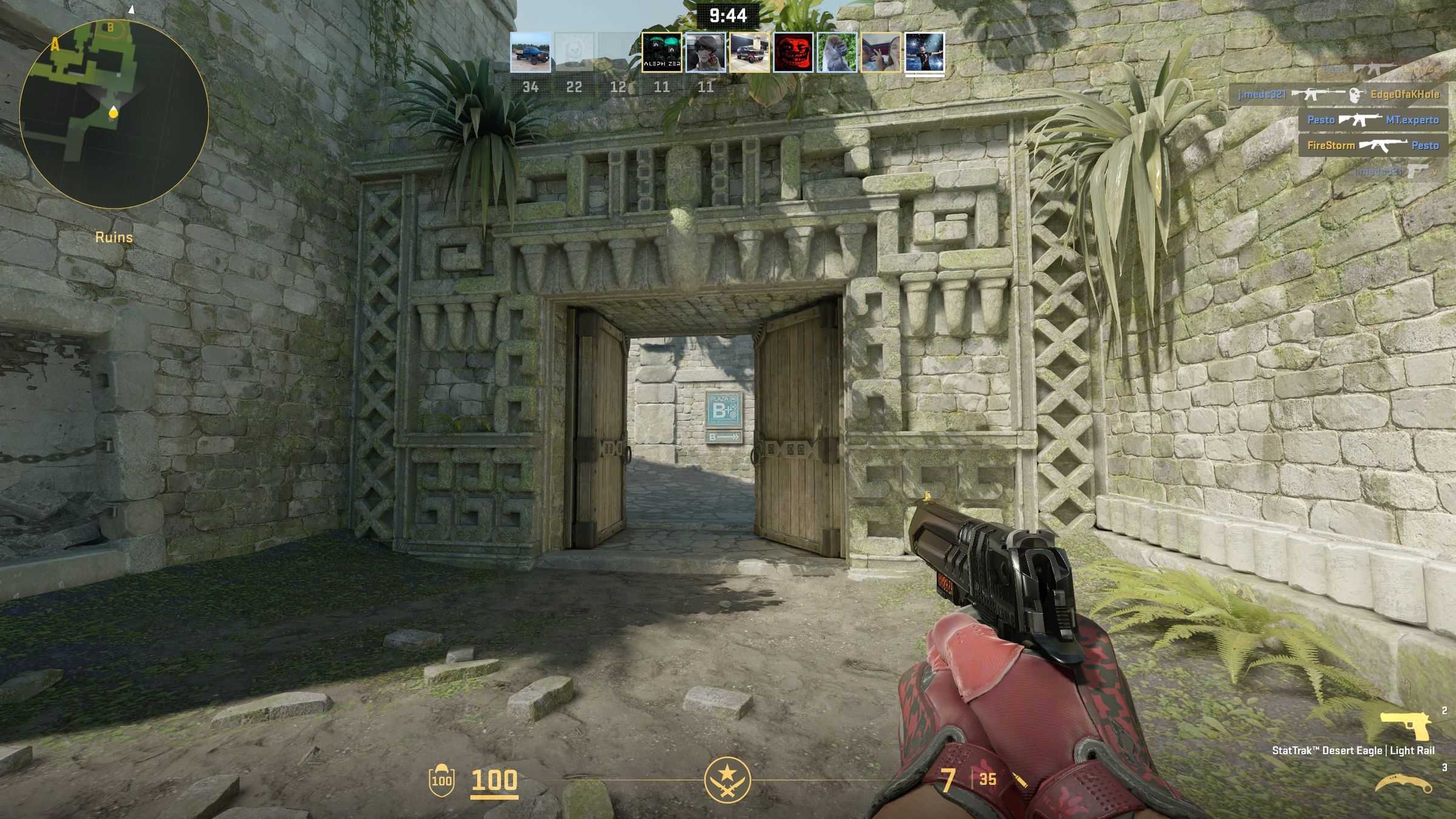Viewport: 1456px width, 819px height.
Task: Select the red troll face avatar
Action: (793, 52)
